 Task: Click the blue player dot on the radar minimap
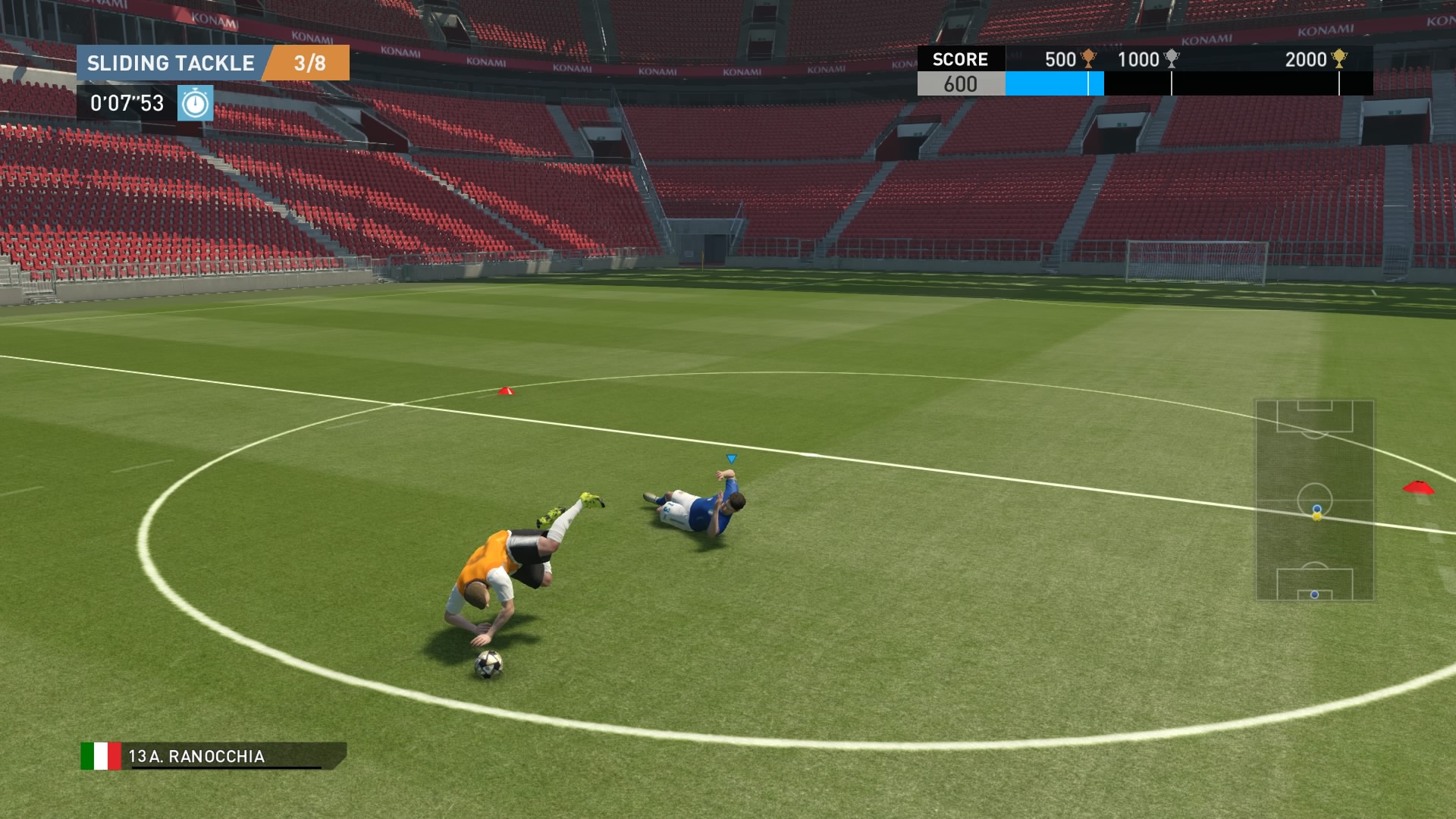pos(1316,510)
